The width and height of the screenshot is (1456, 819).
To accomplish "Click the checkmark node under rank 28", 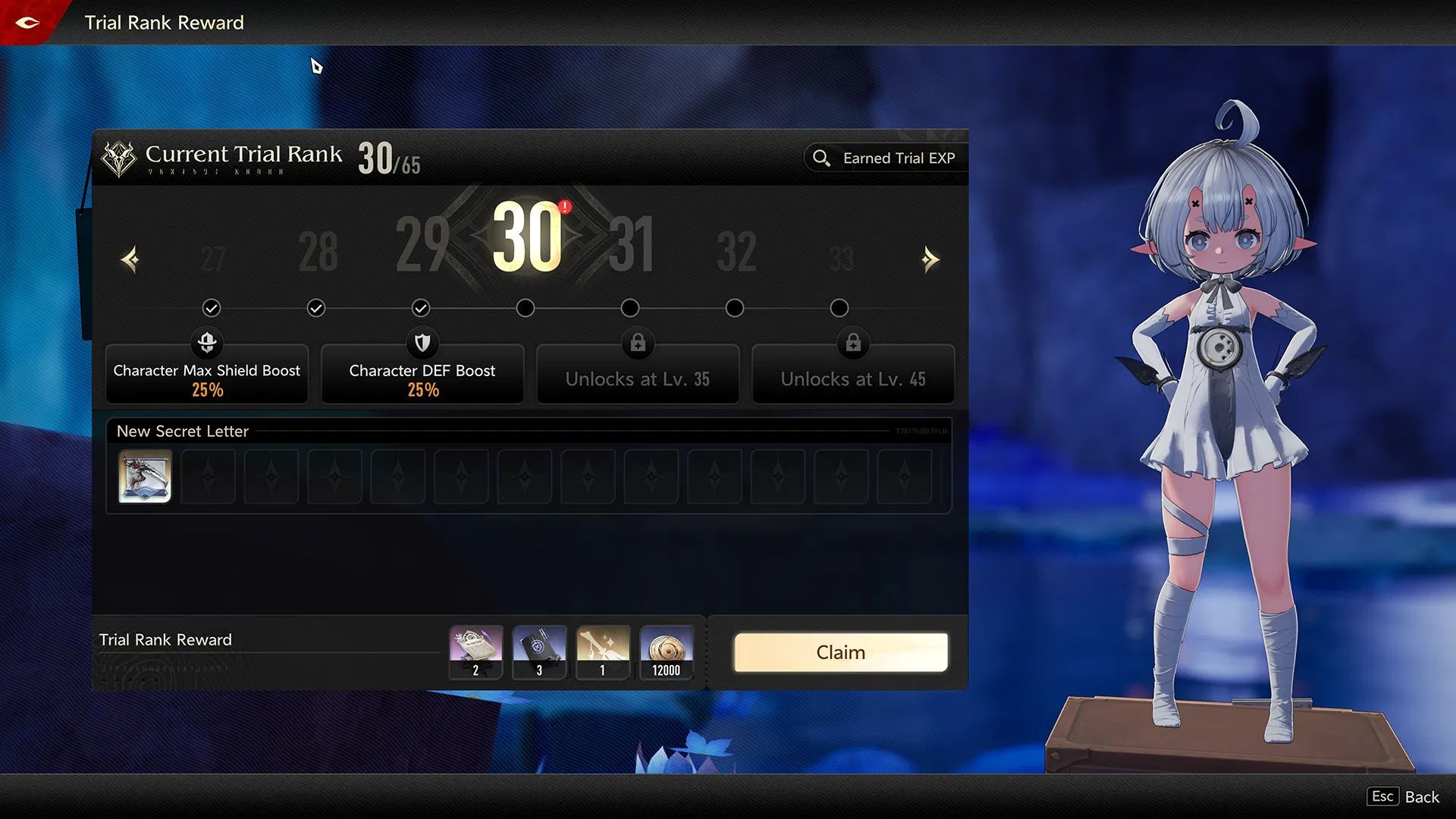I will pos(316,308).
